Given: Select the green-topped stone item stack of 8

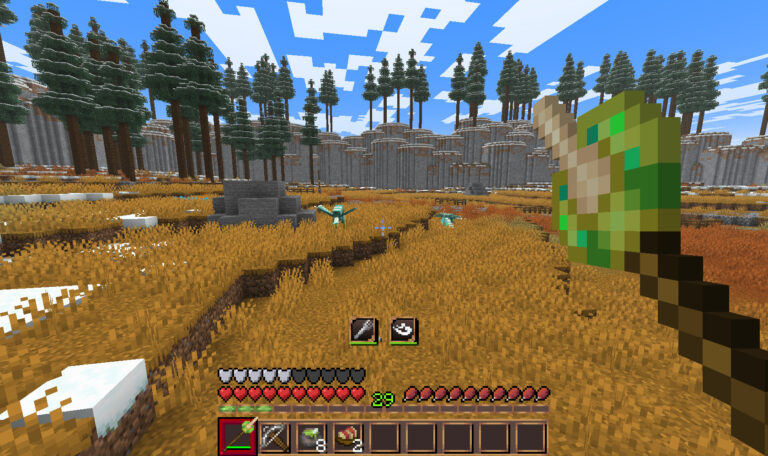Looking at the screenshot, I should 311,437.
